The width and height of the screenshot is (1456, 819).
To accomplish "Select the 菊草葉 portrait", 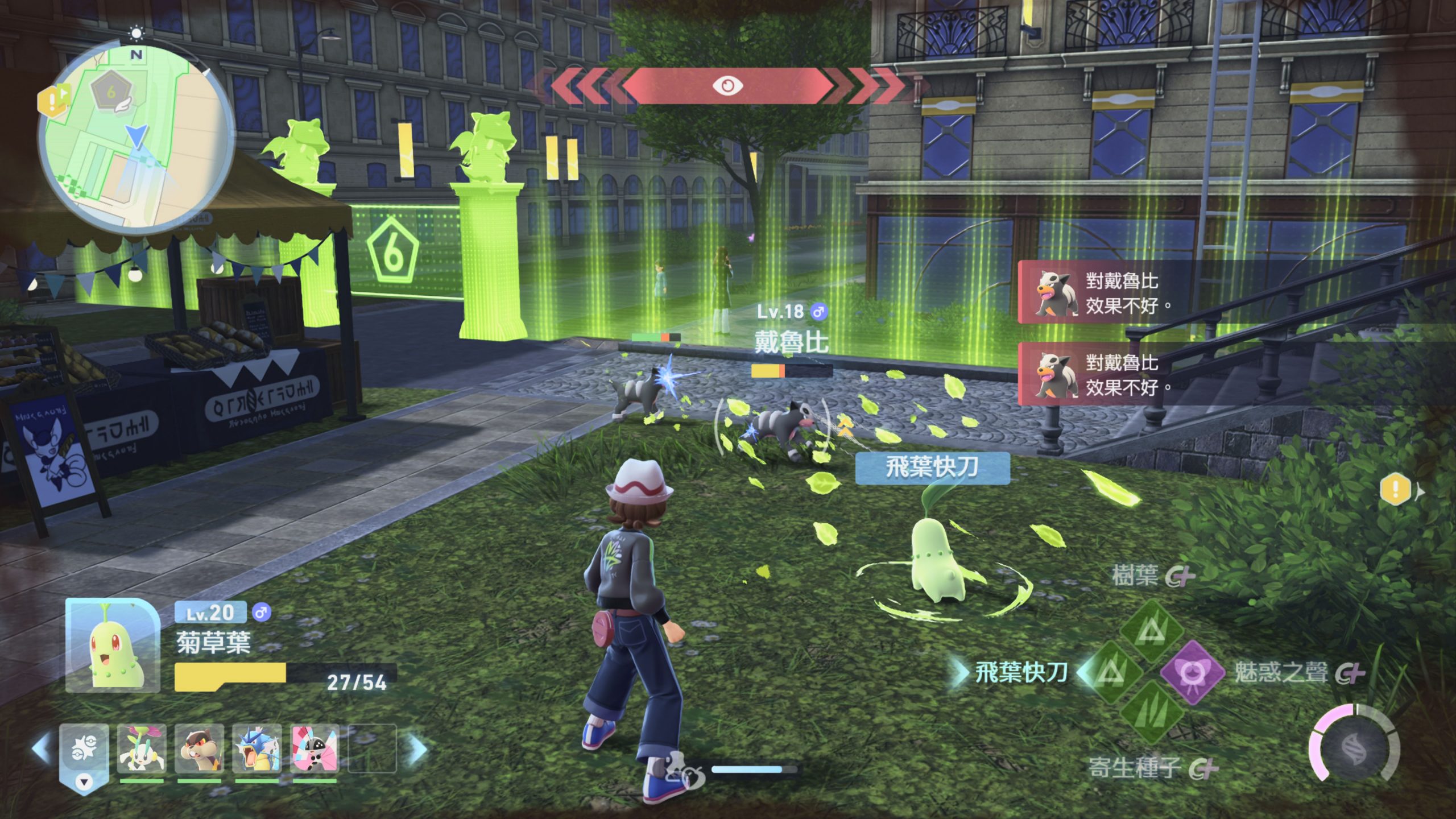I will [x=112, y=646].
